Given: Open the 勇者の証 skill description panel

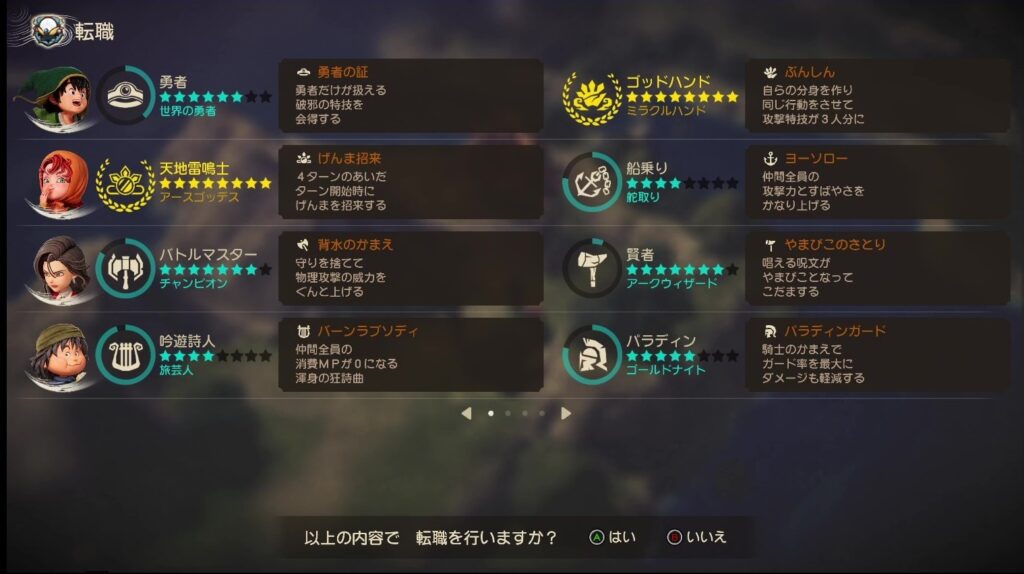Looking at the screenshot, I should (x=410, y=95).
